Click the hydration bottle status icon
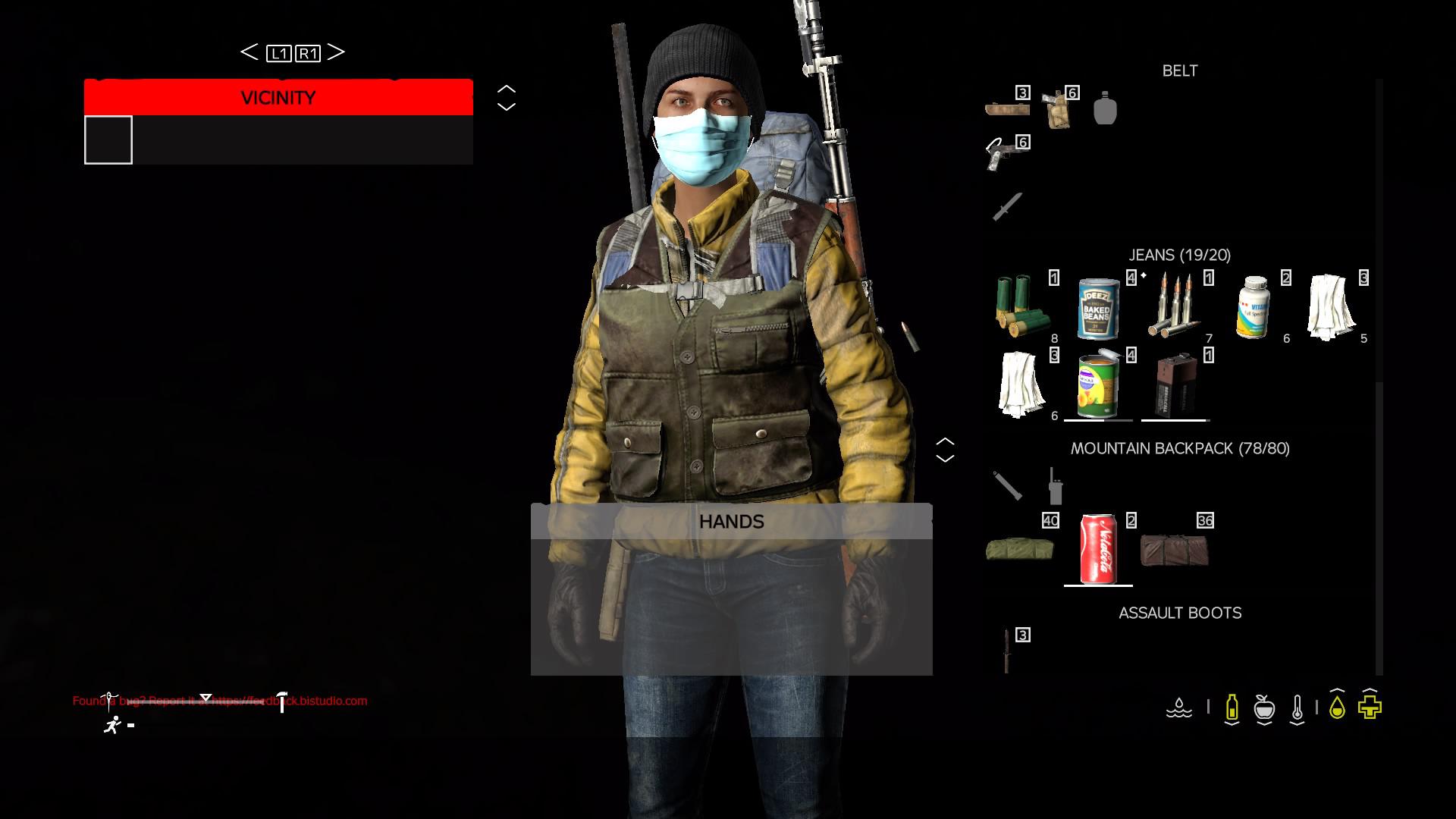Screen dimensions: 1456x819 1232,708
